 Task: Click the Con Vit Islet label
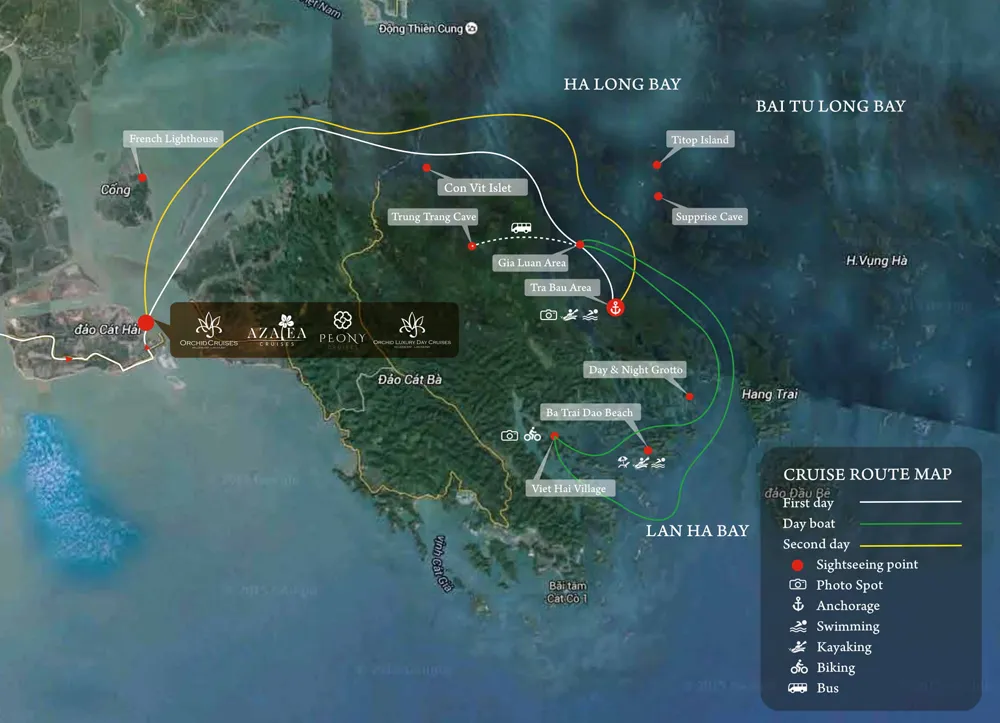(478, 187)
